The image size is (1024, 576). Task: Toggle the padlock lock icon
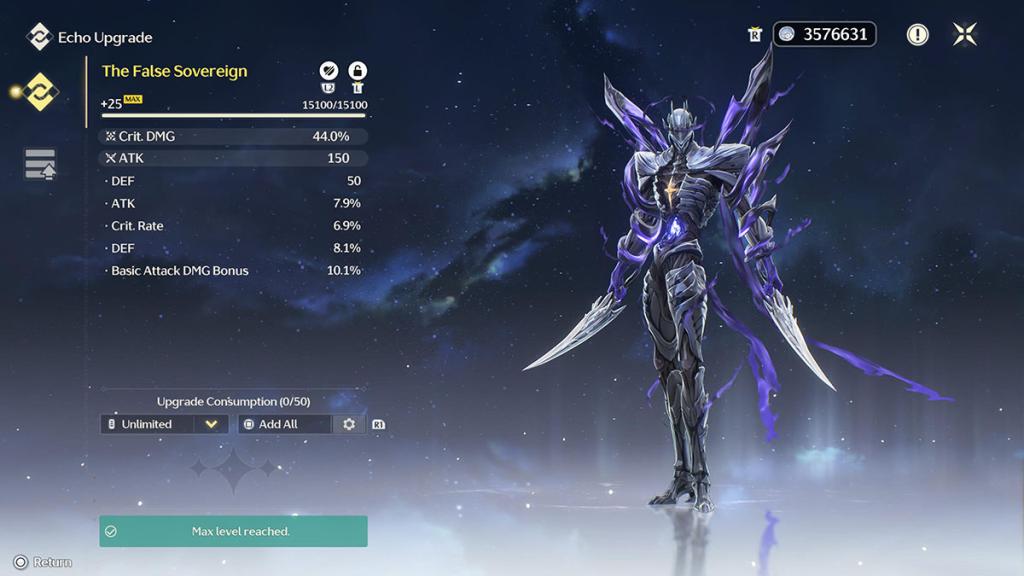[x=357, y=70]
